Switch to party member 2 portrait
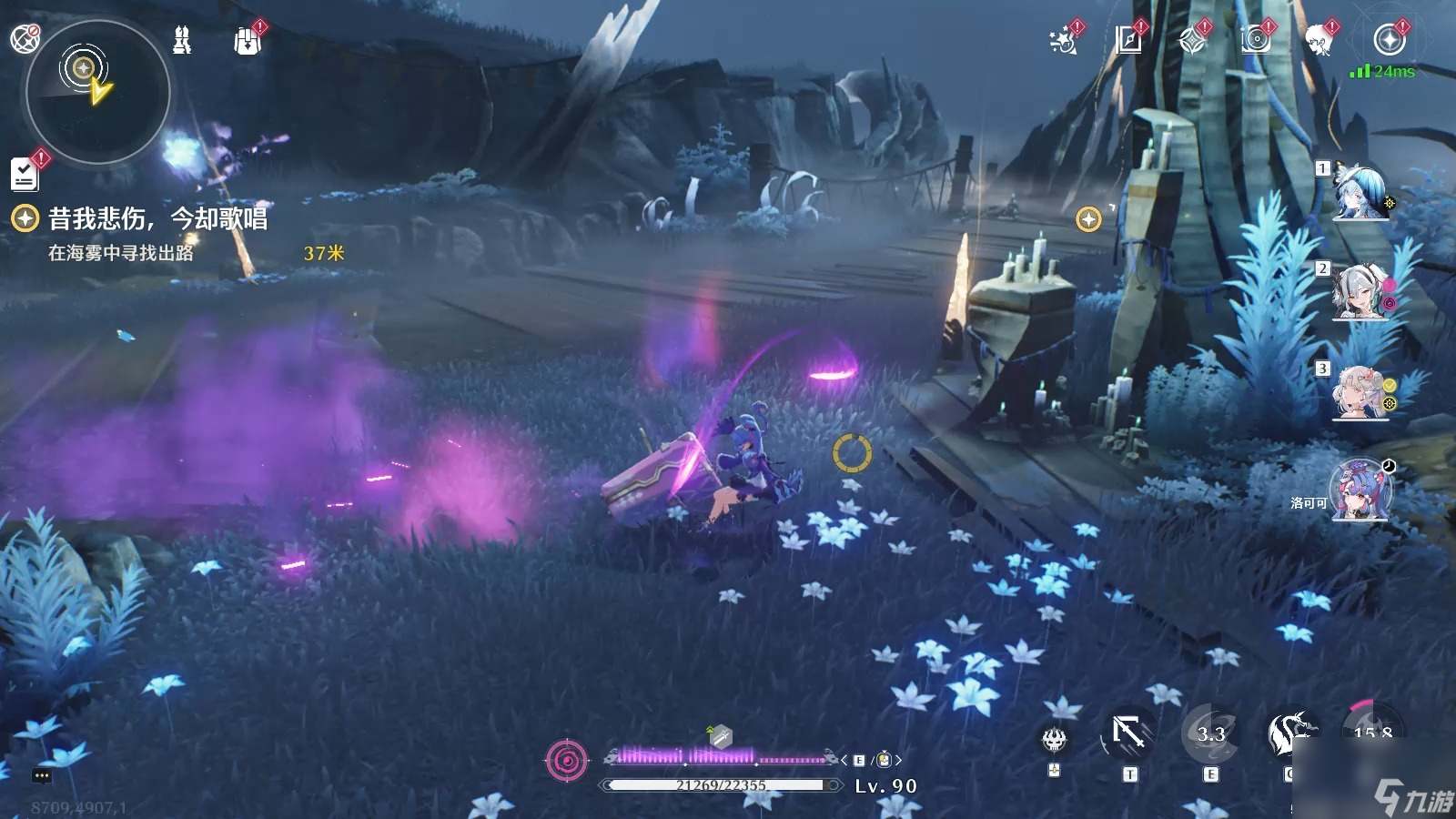Image resolution: width=1456 pixels, height=819 pixels. pos(1360,292)
